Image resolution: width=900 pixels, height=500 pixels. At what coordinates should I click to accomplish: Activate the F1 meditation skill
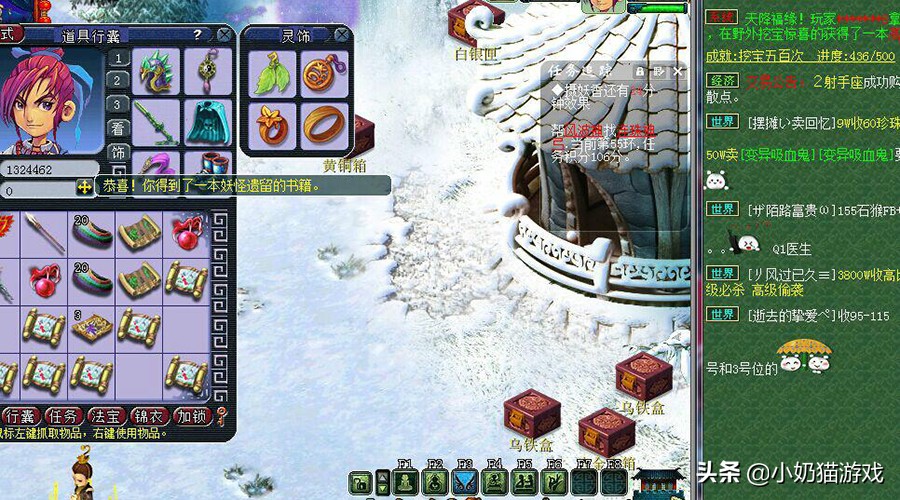[x=405, y=483]
